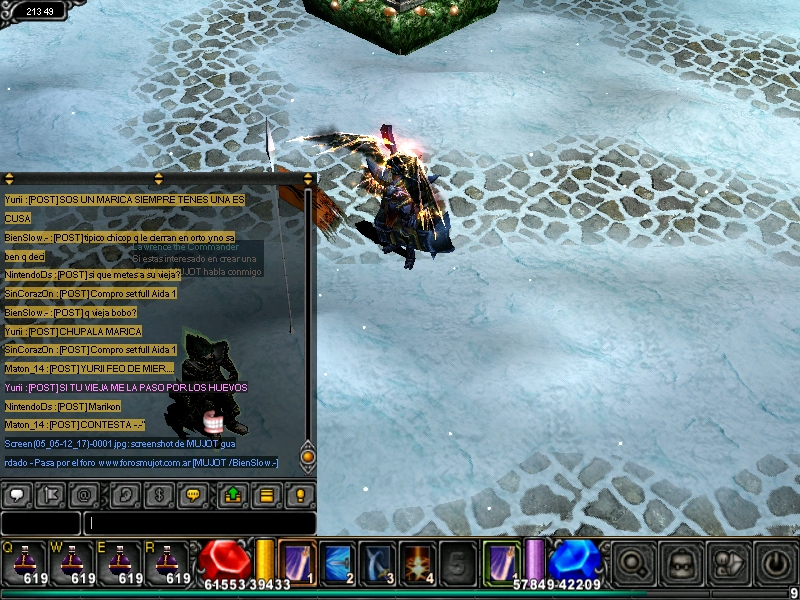800x600 pixels.
Task: Open the yellow lines chat options button
Action: pyautogui.click(x=266, y=495)
